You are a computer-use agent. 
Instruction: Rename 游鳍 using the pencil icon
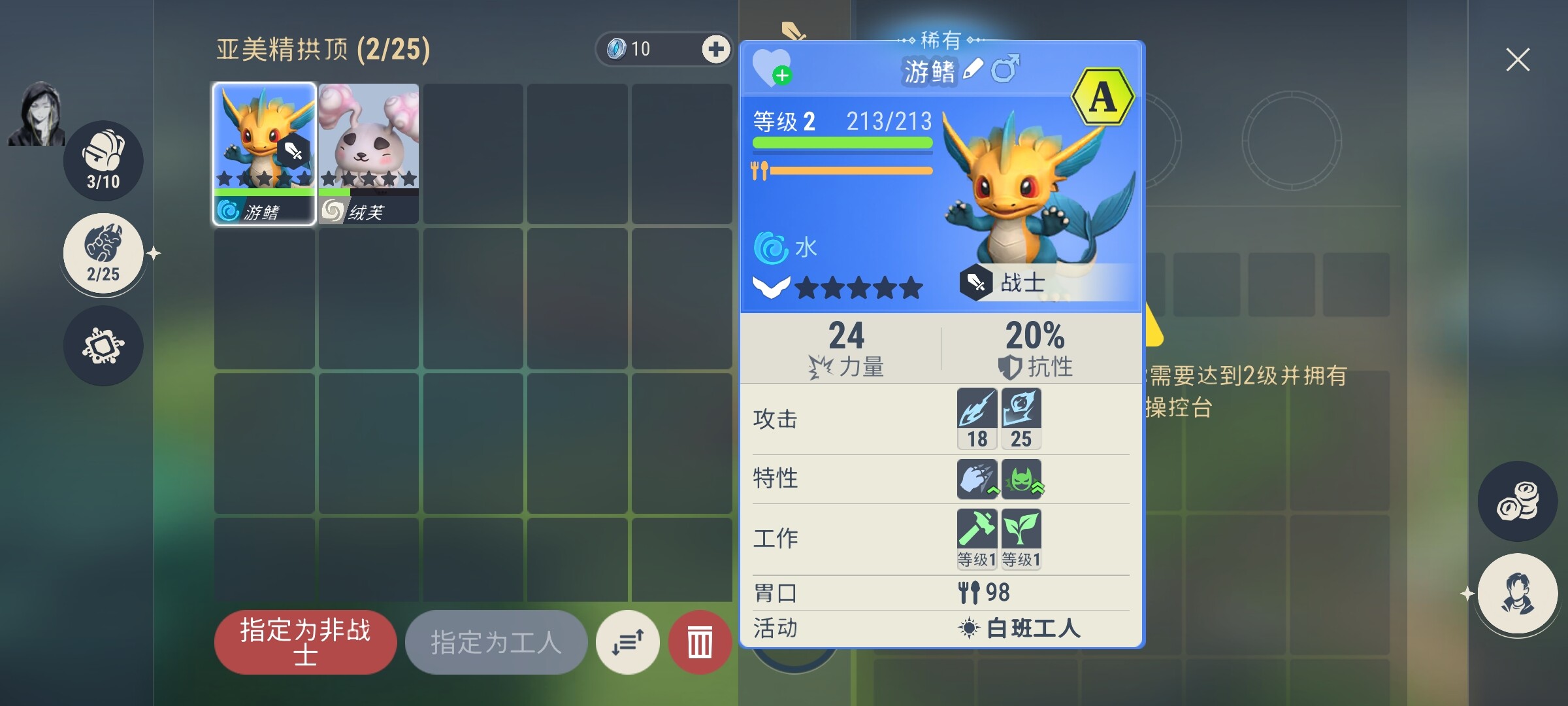[x=973, y=69]
